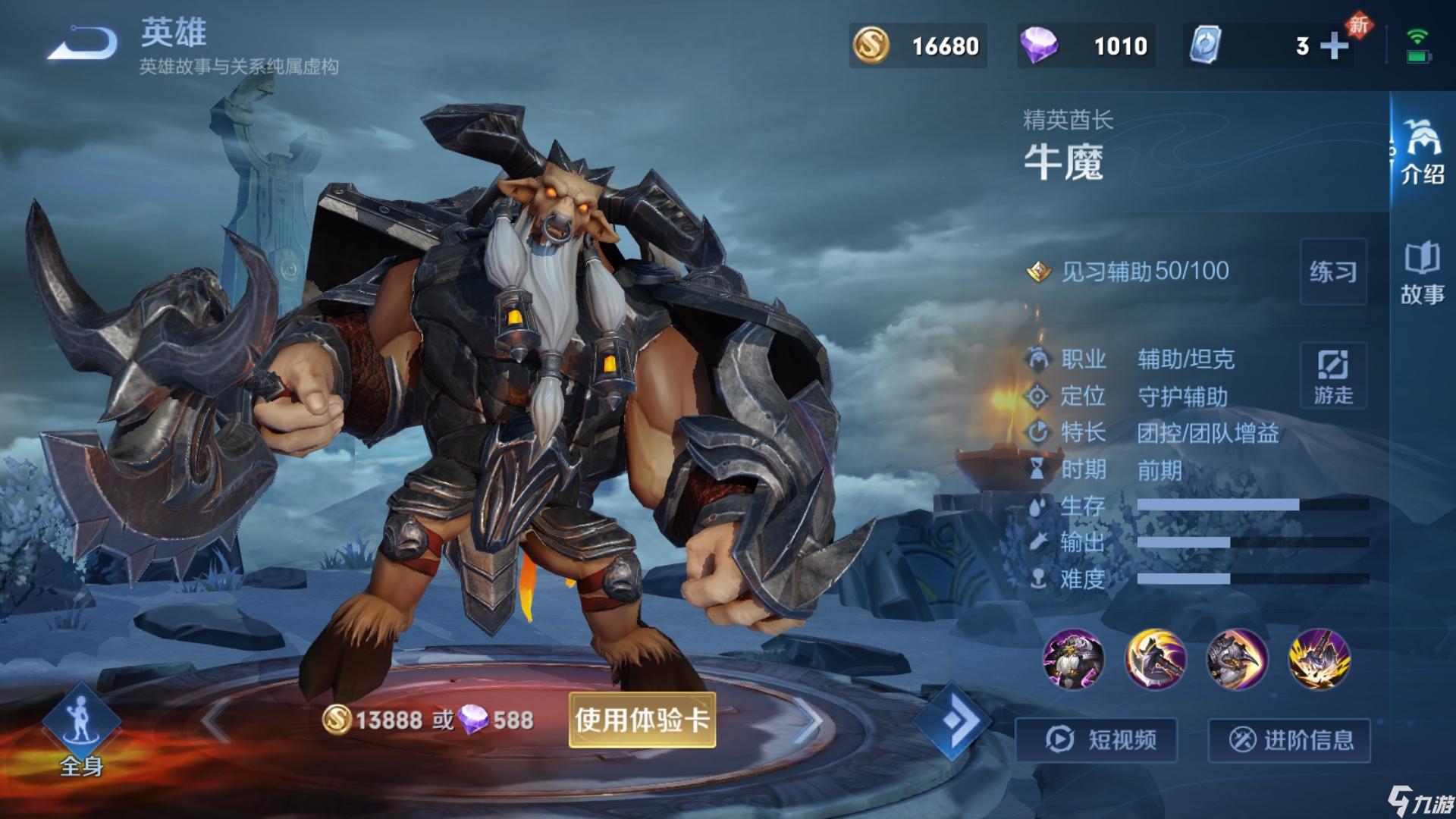Show the previous hero with left arrow
This screenshot has width=1456, height=819.
click(216, 719)
